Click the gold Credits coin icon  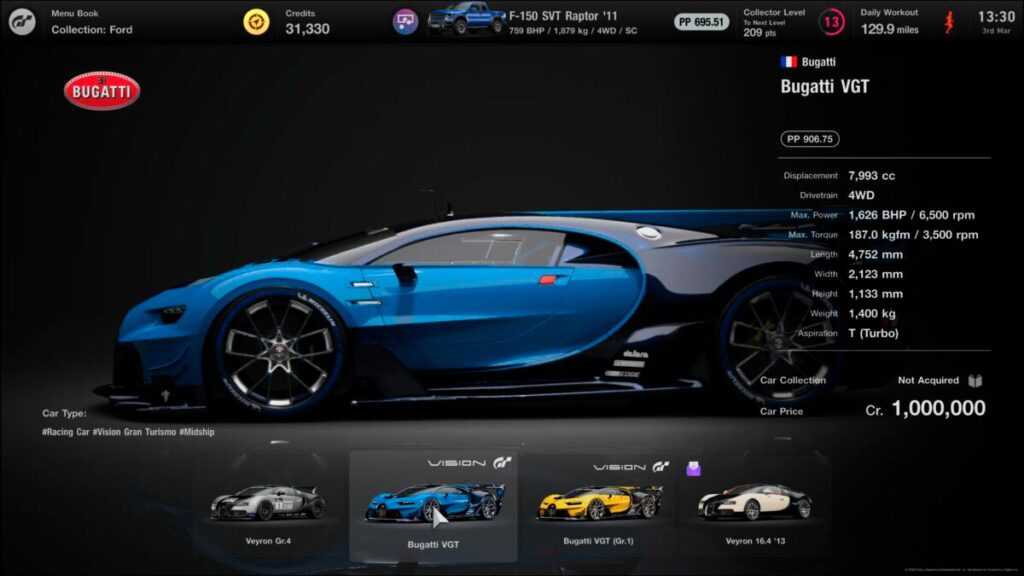[x=257, y=22]
